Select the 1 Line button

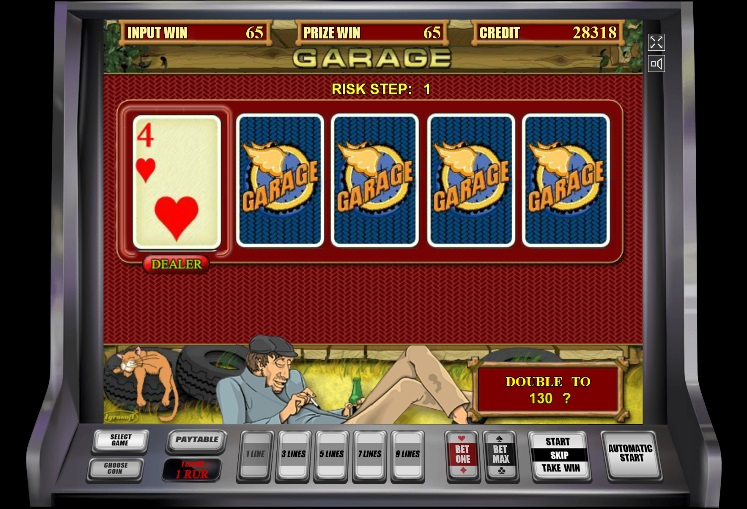click(x=255, y=456)
